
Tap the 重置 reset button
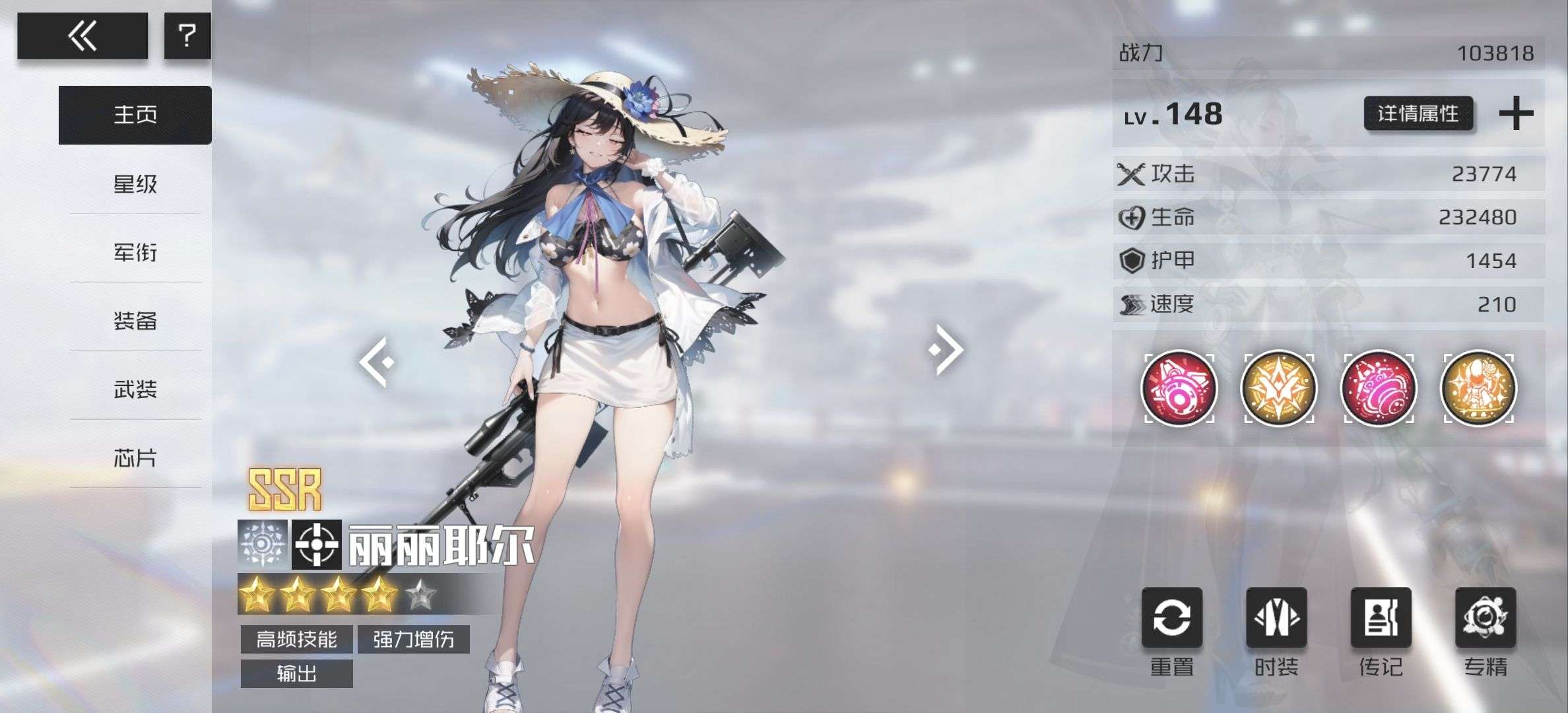[1172, 619]
